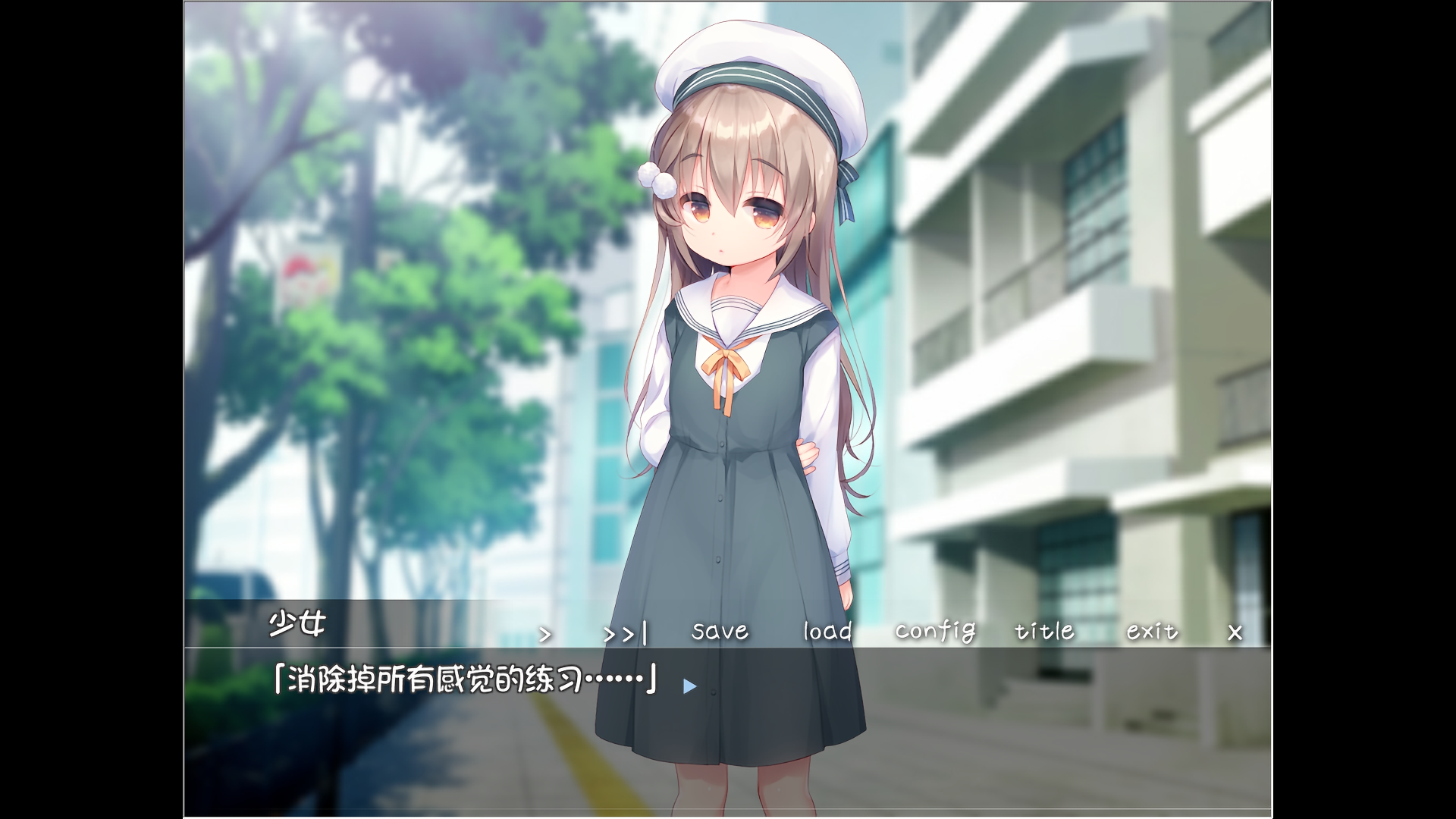This screenshot has height=819, width=1456.
Task: Open the save screen
Action: pyautogui.click(x=718, y=632)
